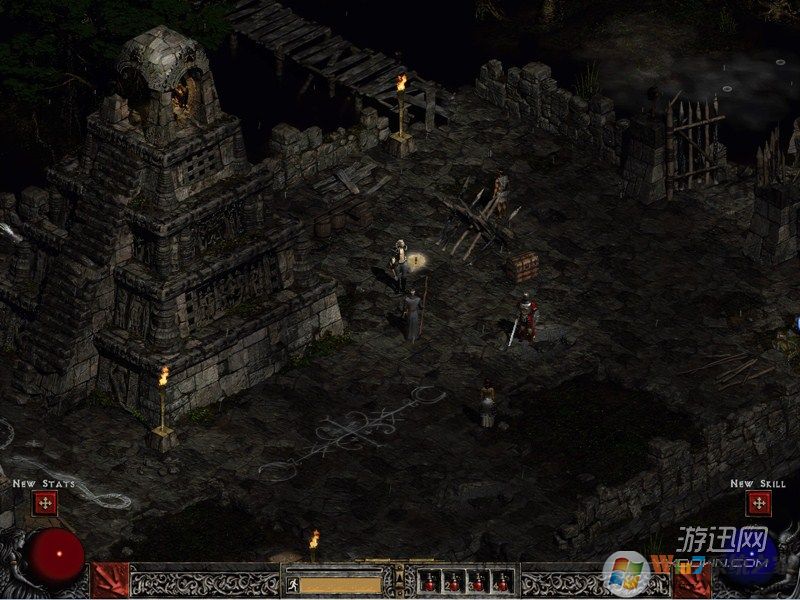Screen dimensions: 800x600
Task: Select the left-hand attack skill icon
Action: [110, 580]
